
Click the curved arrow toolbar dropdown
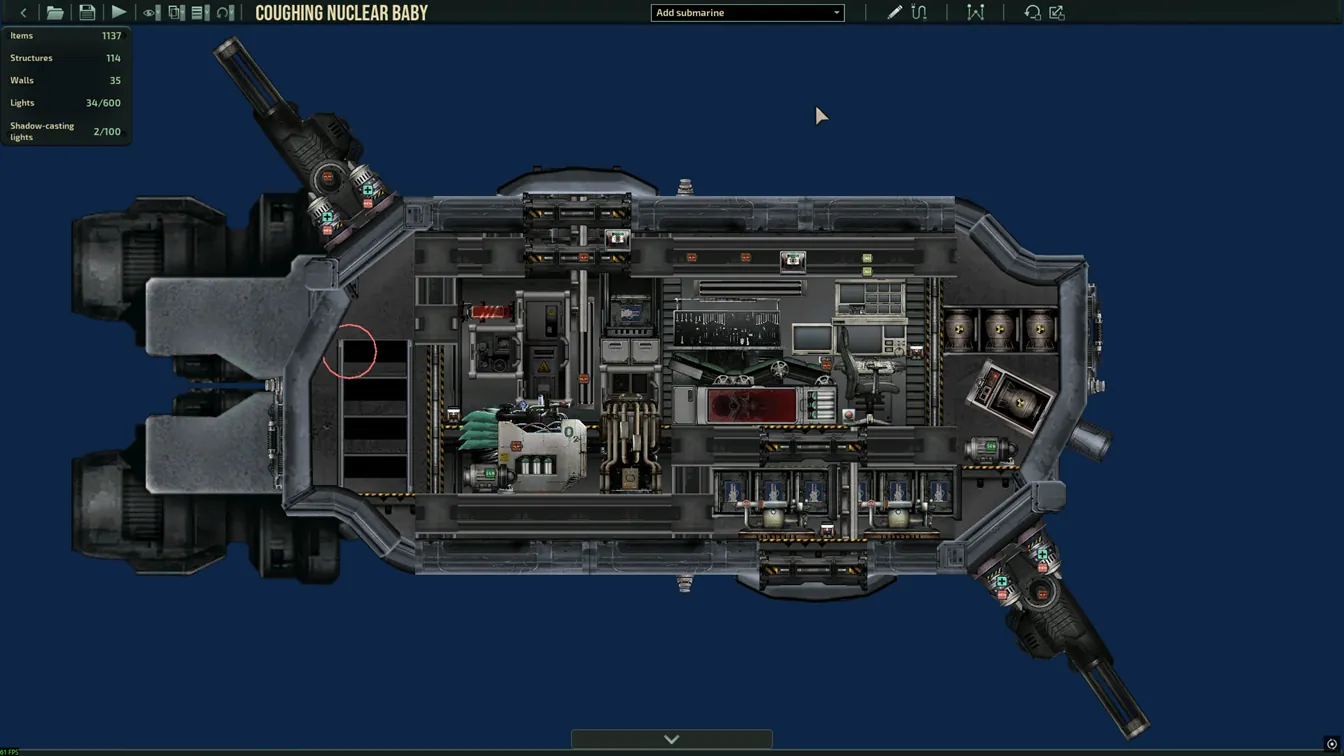(x=226, y=13)
